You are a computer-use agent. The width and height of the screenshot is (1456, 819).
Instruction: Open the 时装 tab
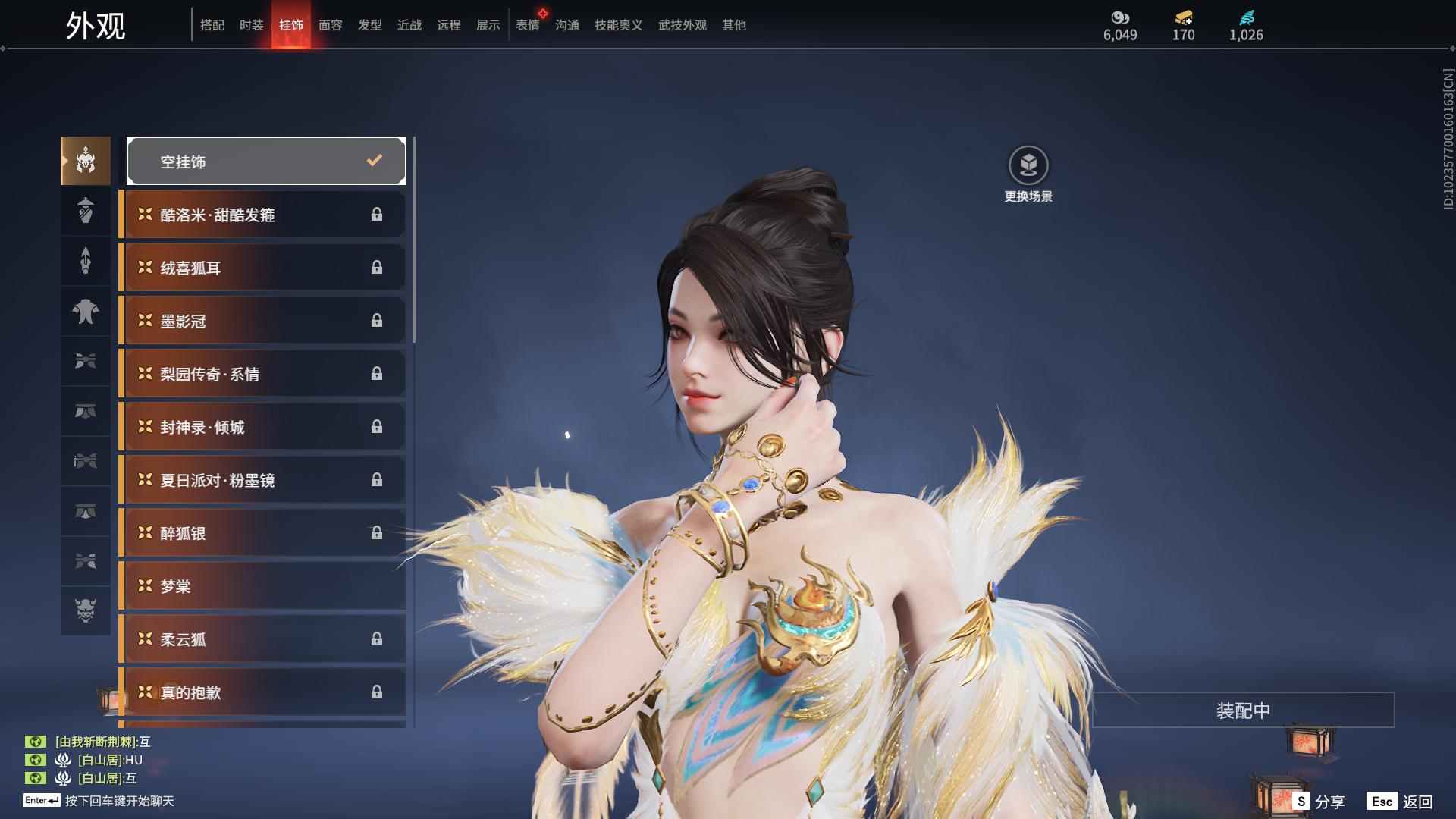pyautogui.click(x=252, y=25)
